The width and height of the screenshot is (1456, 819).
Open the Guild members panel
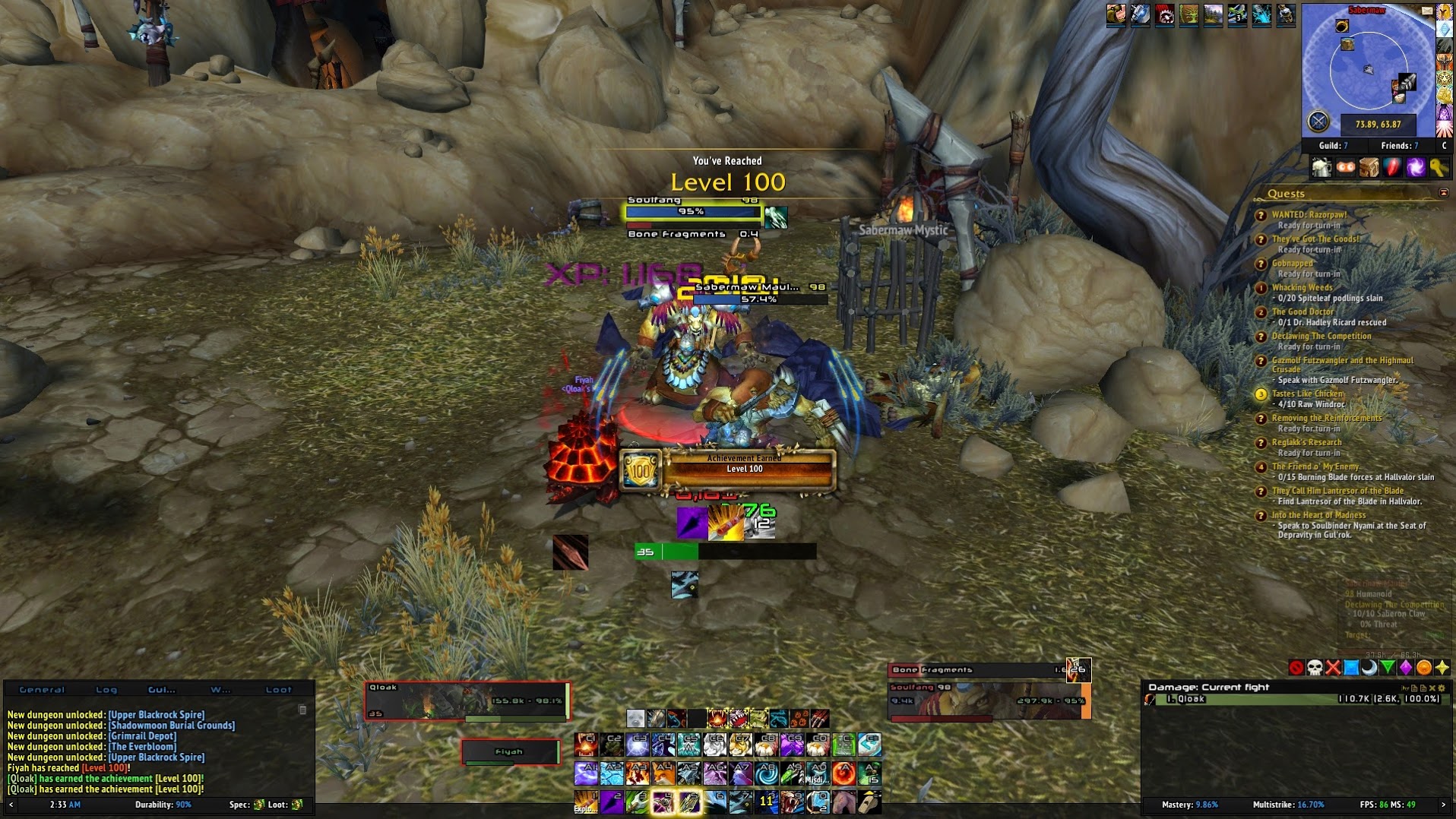tap(1333, 145)
